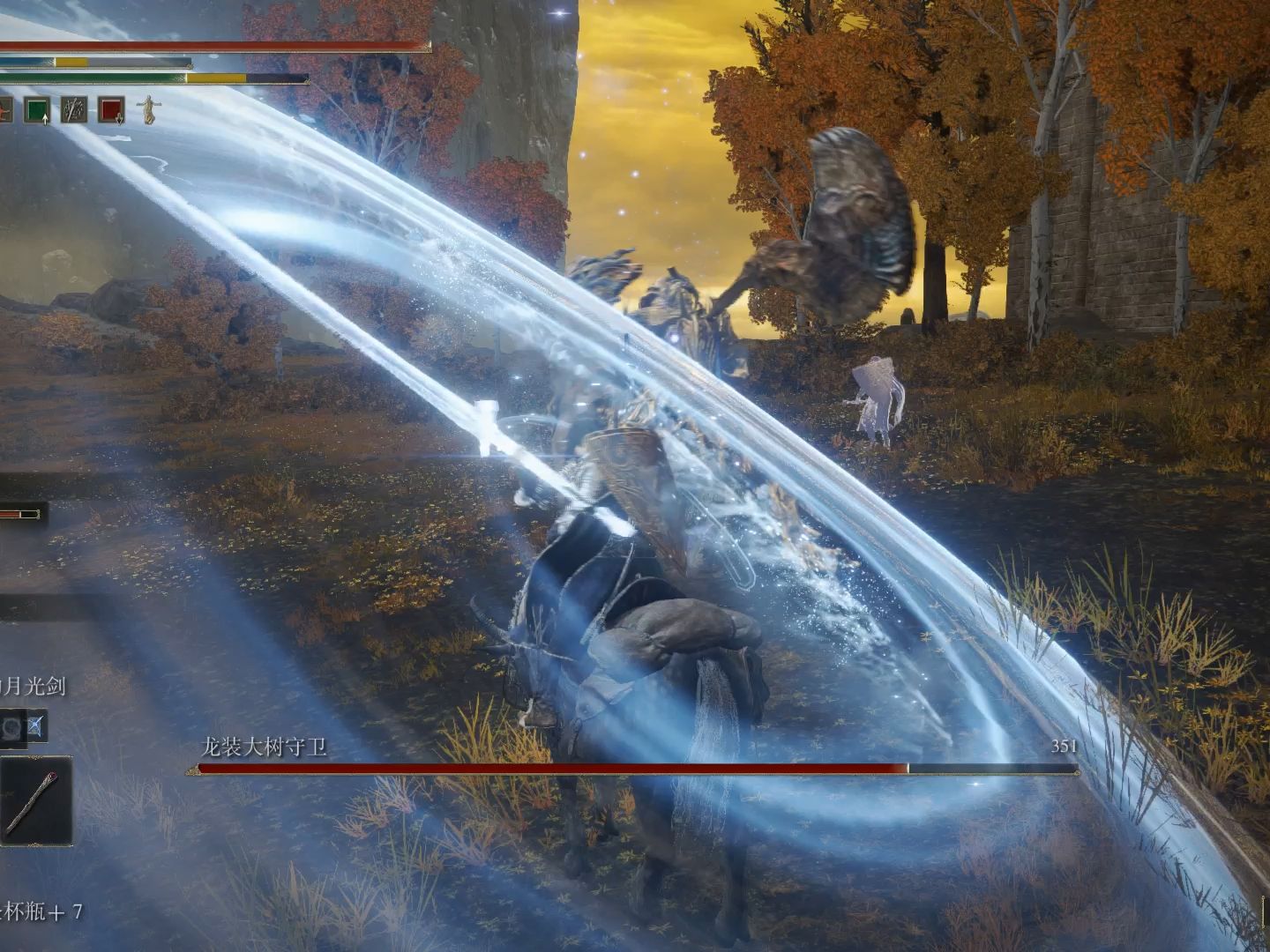Screen dimensions: 1270x952
Task: Inspect the red square down-arrow debuff icon
Action: click(x=111, y=110)
